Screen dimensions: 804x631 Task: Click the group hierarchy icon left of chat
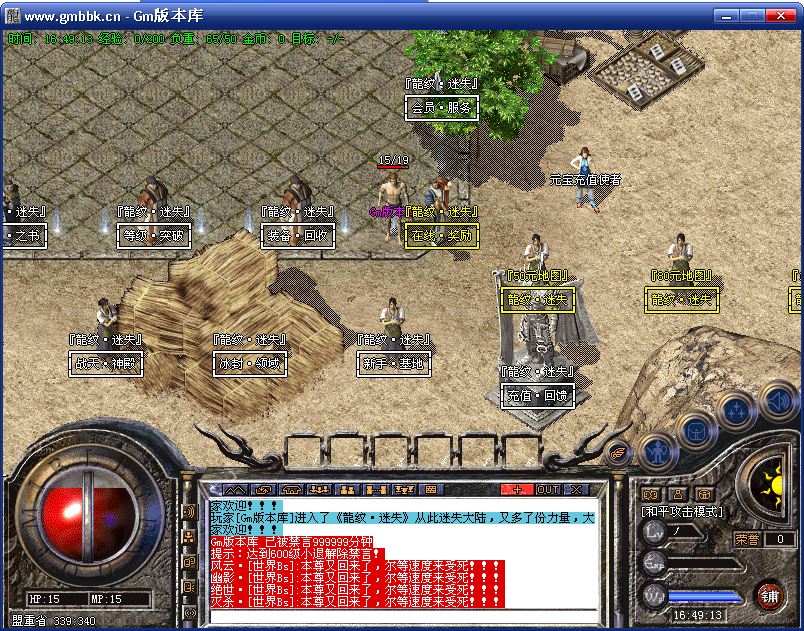point(190,537)
